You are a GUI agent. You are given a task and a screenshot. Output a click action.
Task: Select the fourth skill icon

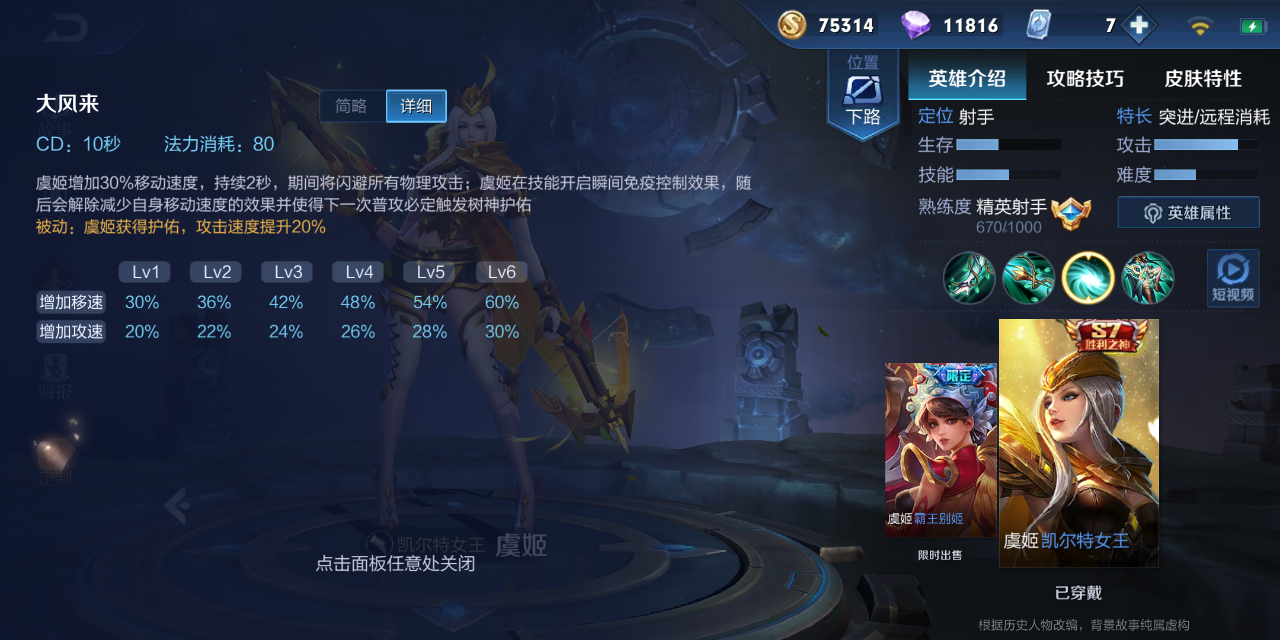click(x=1147, y=278)
